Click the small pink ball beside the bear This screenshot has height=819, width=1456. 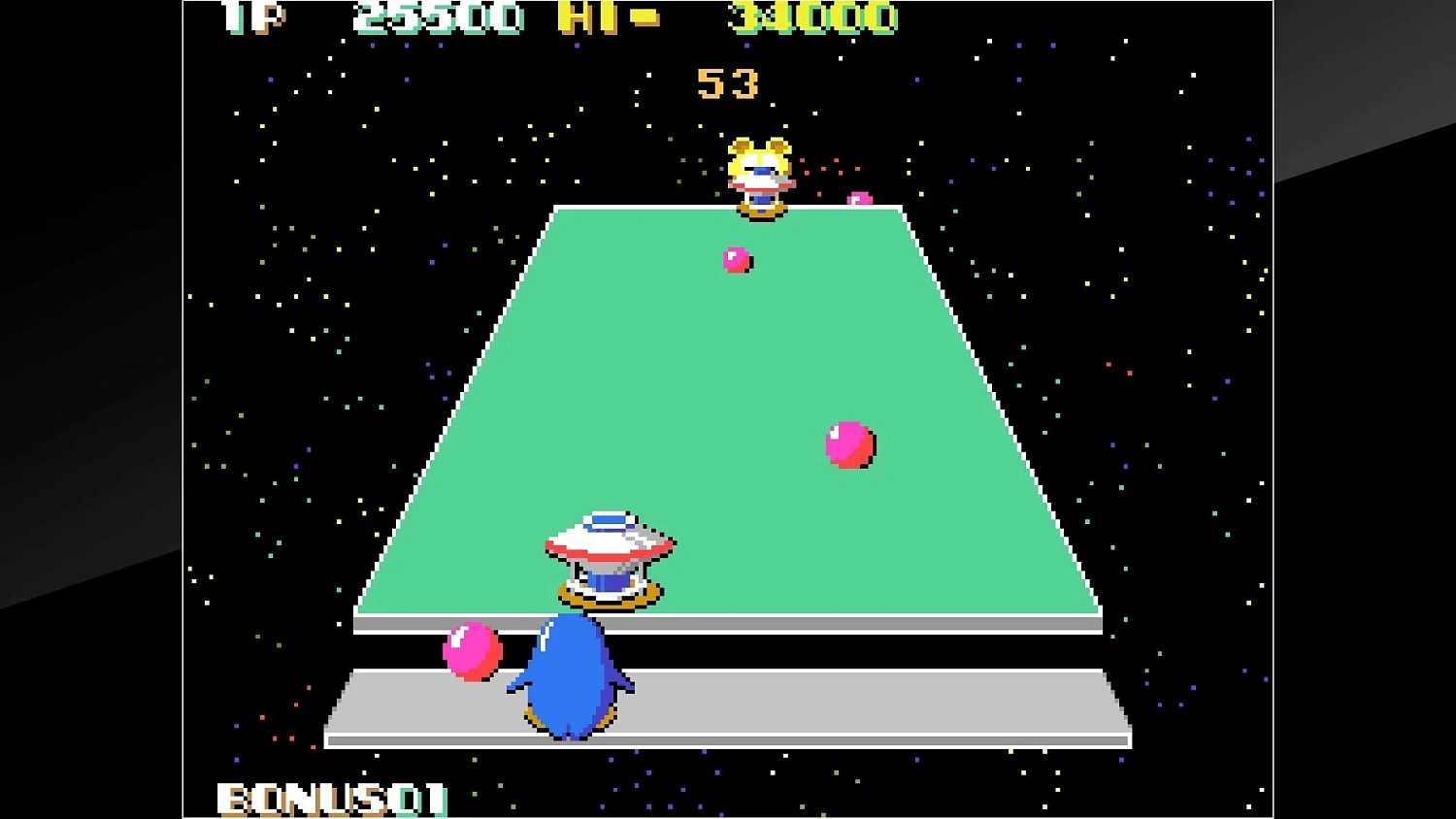point(859,197)
